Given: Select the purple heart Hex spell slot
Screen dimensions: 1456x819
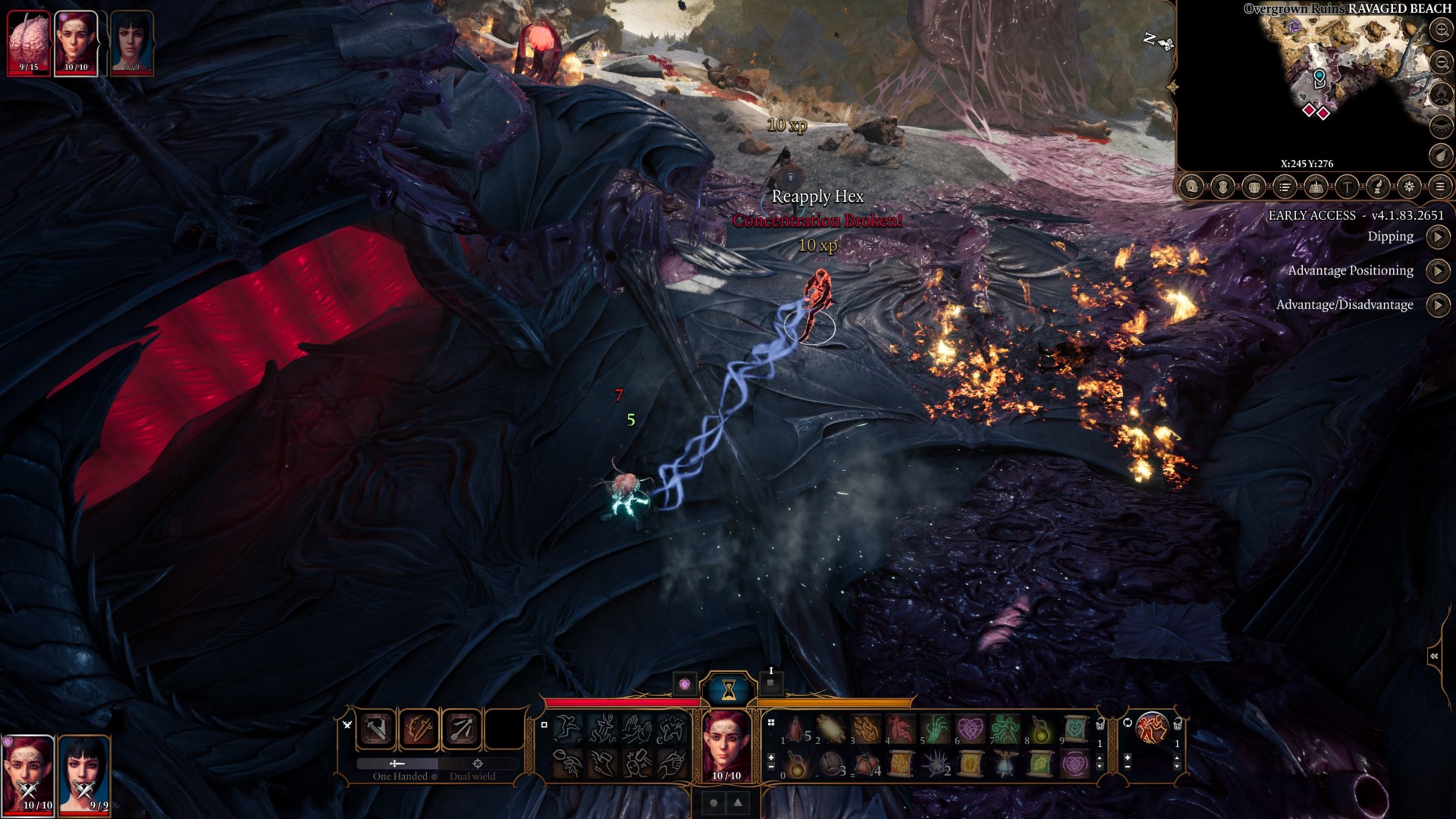Looking at the screenshot, I should coord(970,730).
